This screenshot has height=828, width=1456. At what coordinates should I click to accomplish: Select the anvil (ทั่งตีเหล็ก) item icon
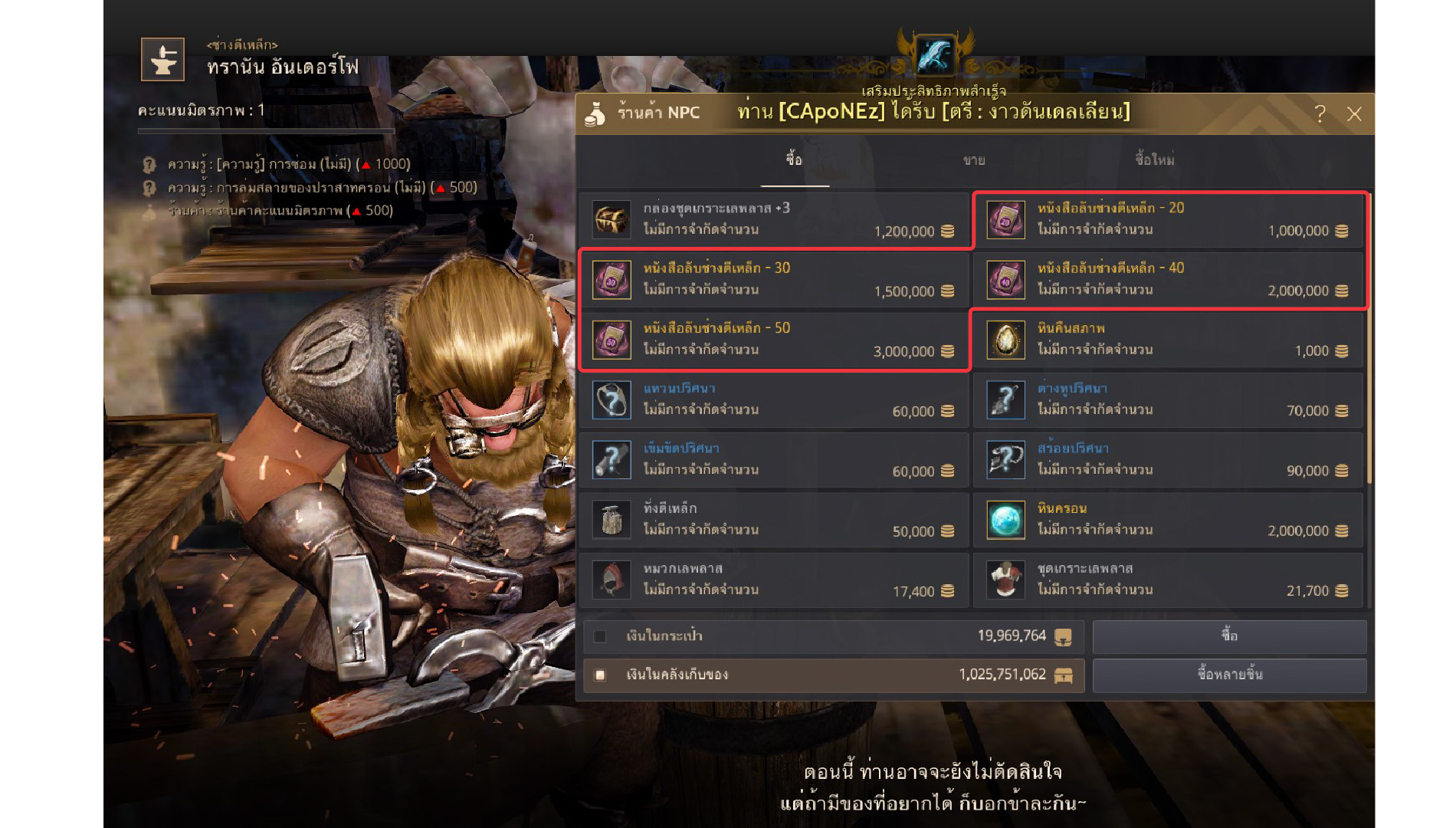(612, 520)
